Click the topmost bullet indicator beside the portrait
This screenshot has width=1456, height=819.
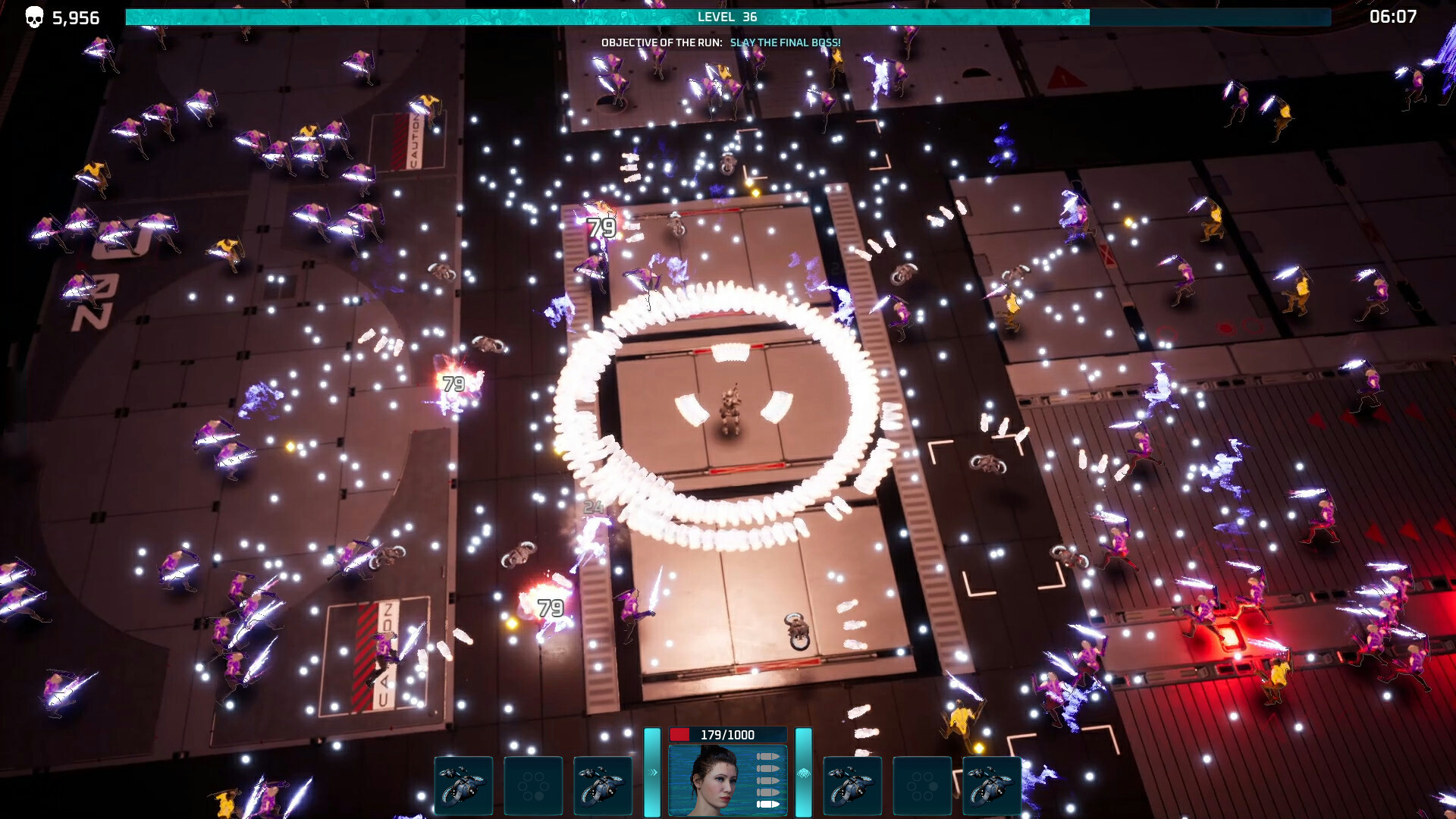point(768,756)
